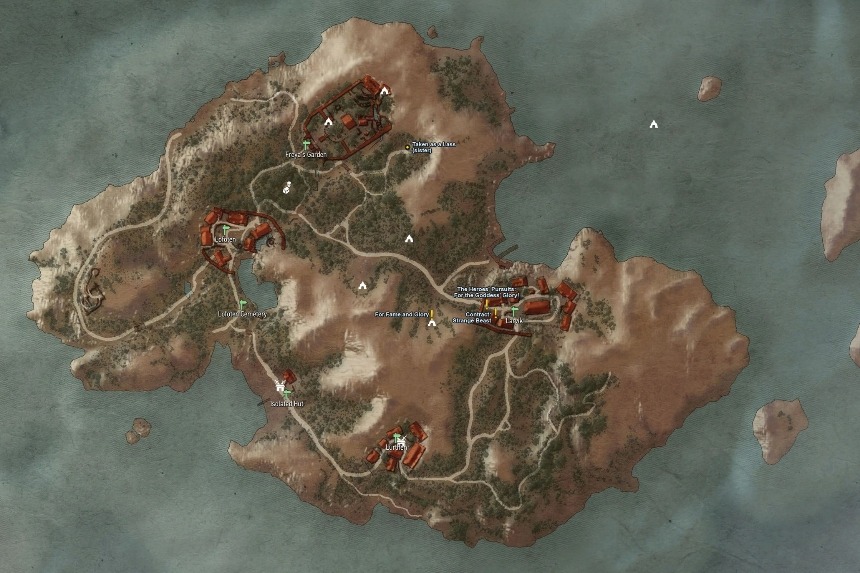Click the white marker out in the sea

(653, 125)
